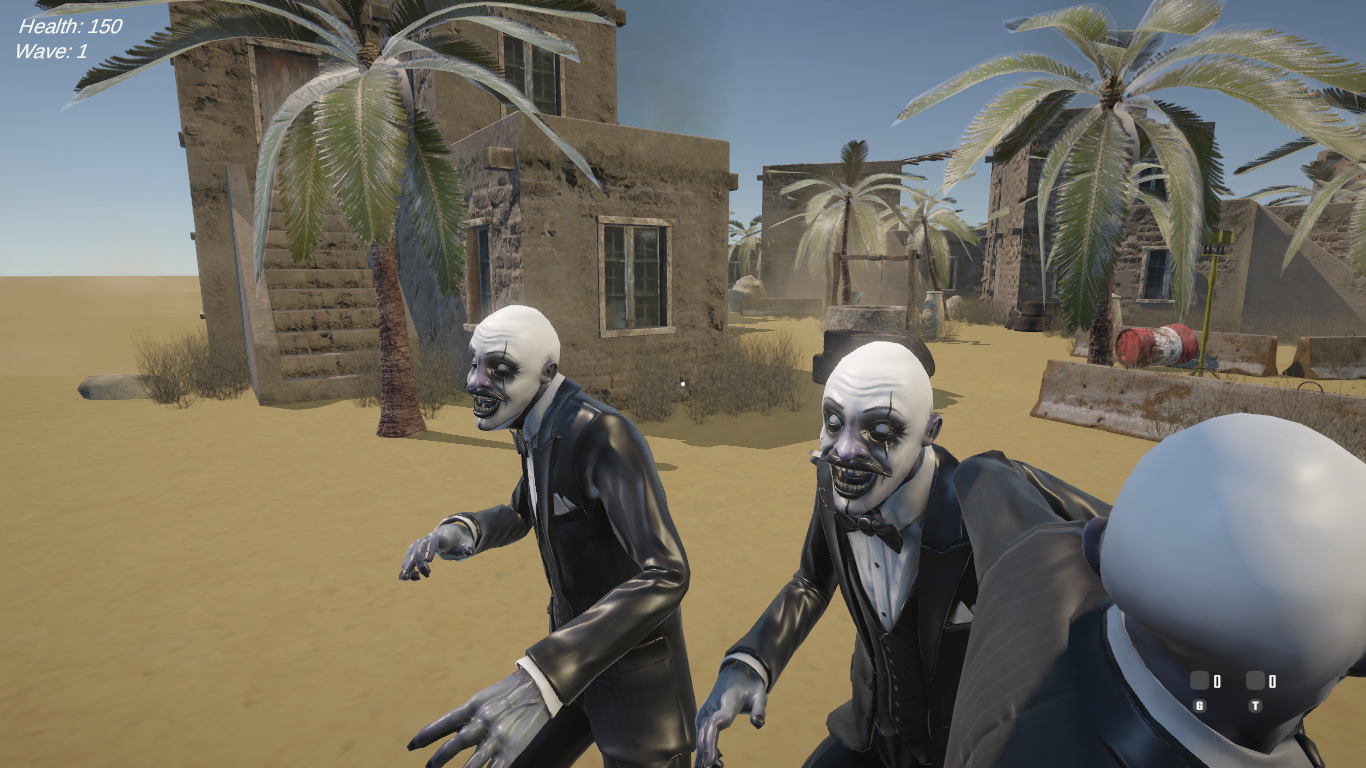
Task: Select the G weapon slot icon
Action: point(1200,706)
